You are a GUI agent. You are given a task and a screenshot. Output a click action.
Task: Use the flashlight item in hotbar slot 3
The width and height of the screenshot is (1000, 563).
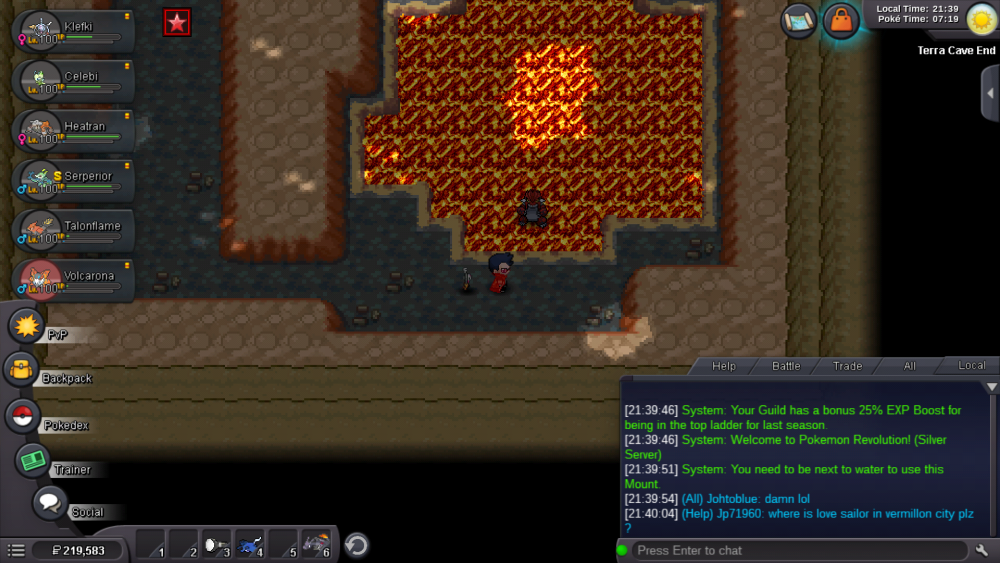point(217,545)
